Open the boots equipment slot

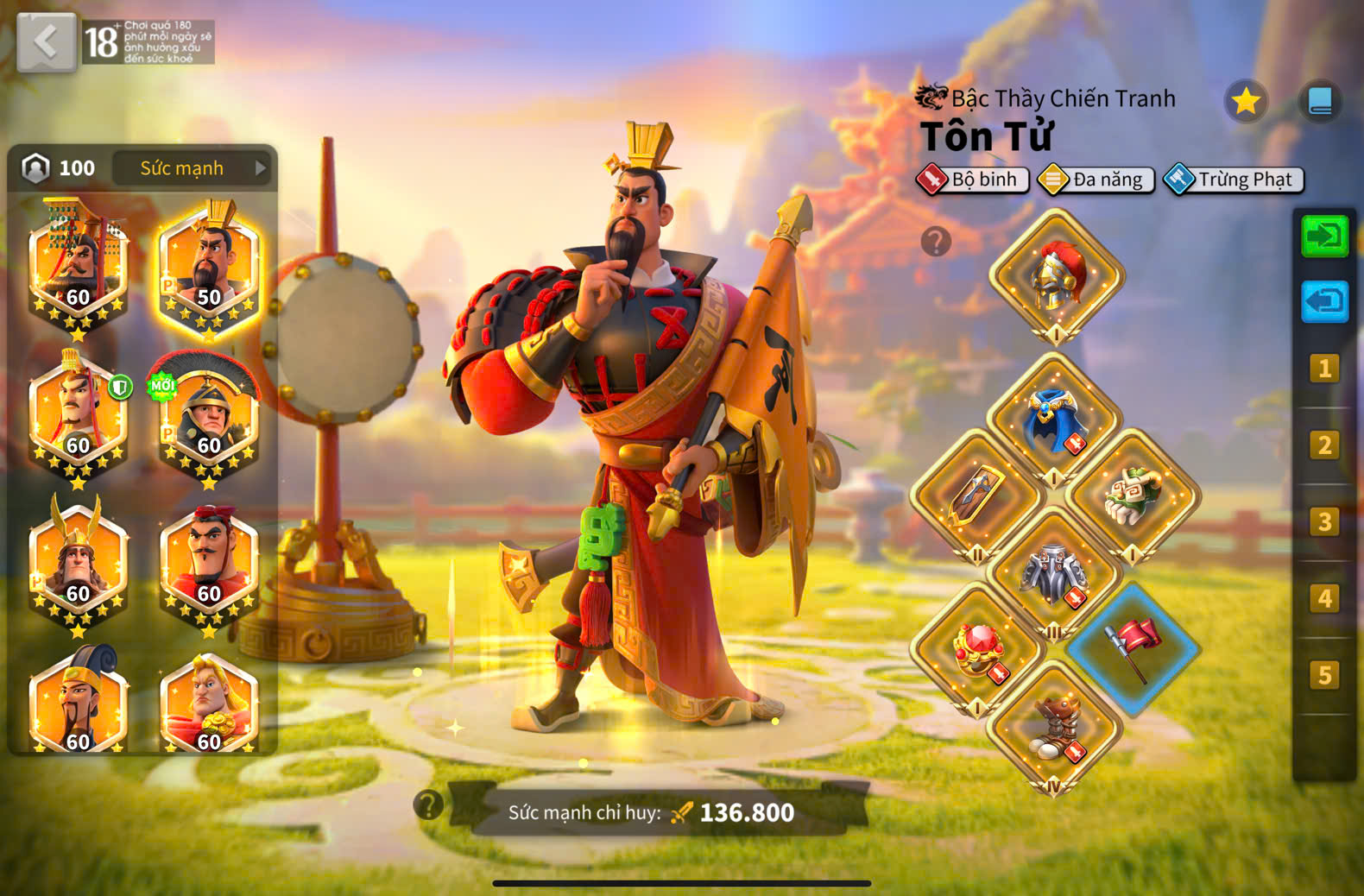tap(1055, 725)
